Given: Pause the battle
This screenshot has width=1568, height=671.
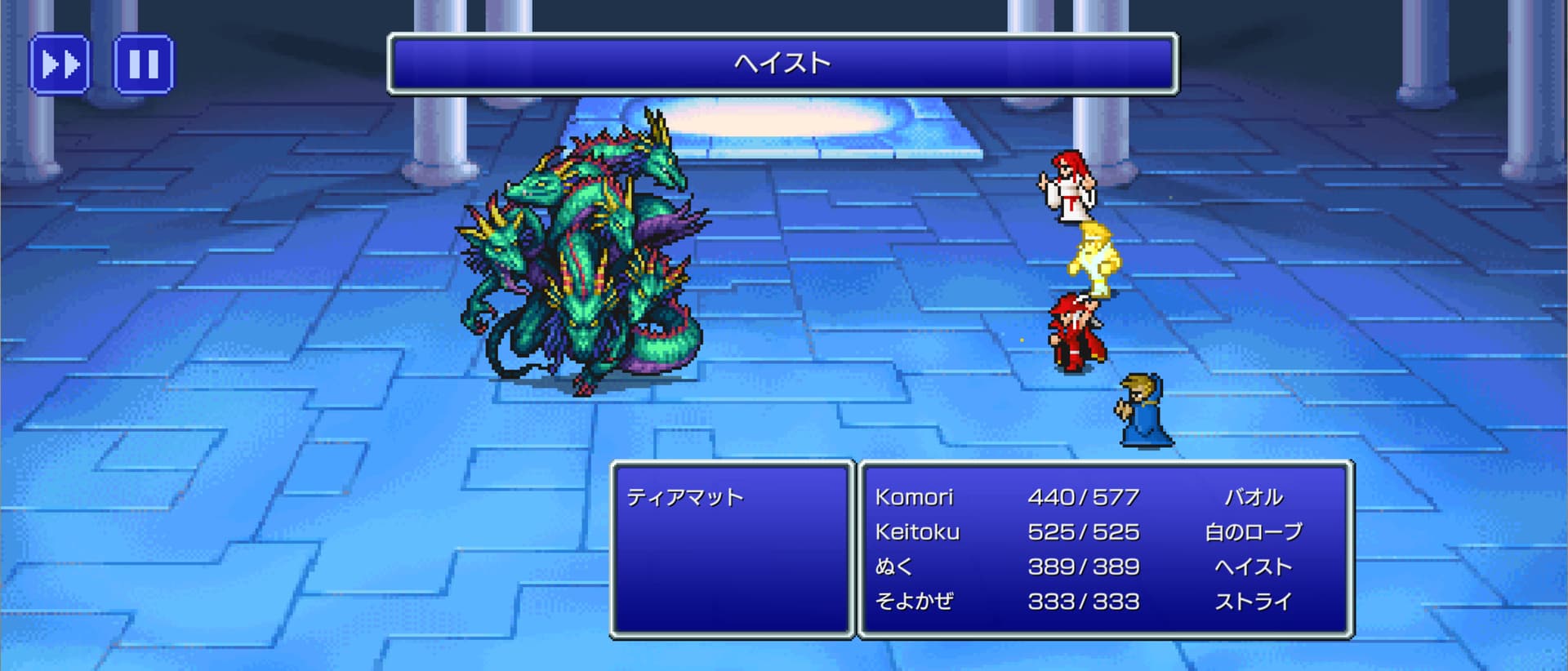Looking at the screenshot, I should tap(143, 64).
